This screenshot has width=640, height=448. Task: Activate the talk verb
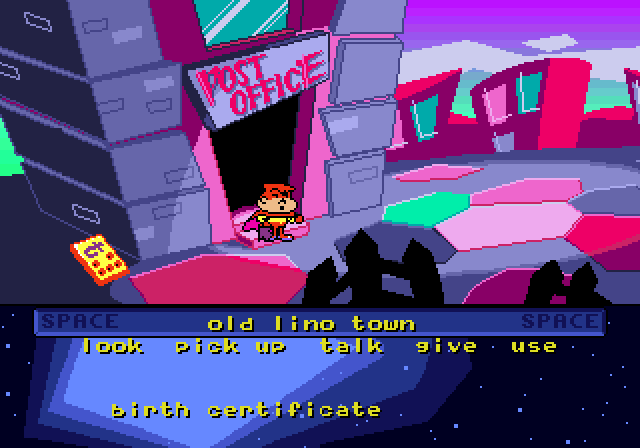[351, 346]
